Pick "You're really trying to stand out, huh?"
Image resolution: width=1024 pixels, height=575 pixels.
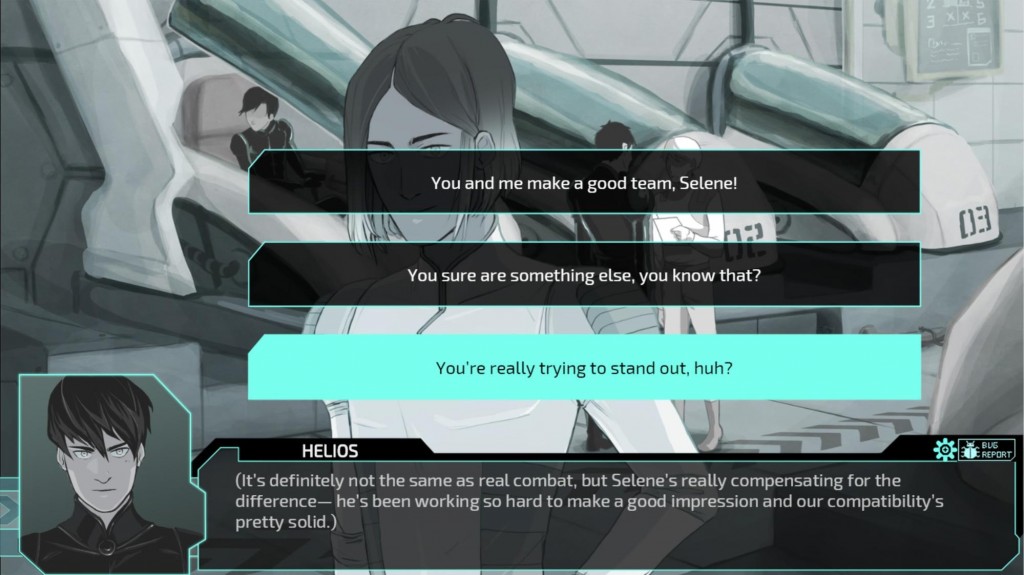point(584,367)
